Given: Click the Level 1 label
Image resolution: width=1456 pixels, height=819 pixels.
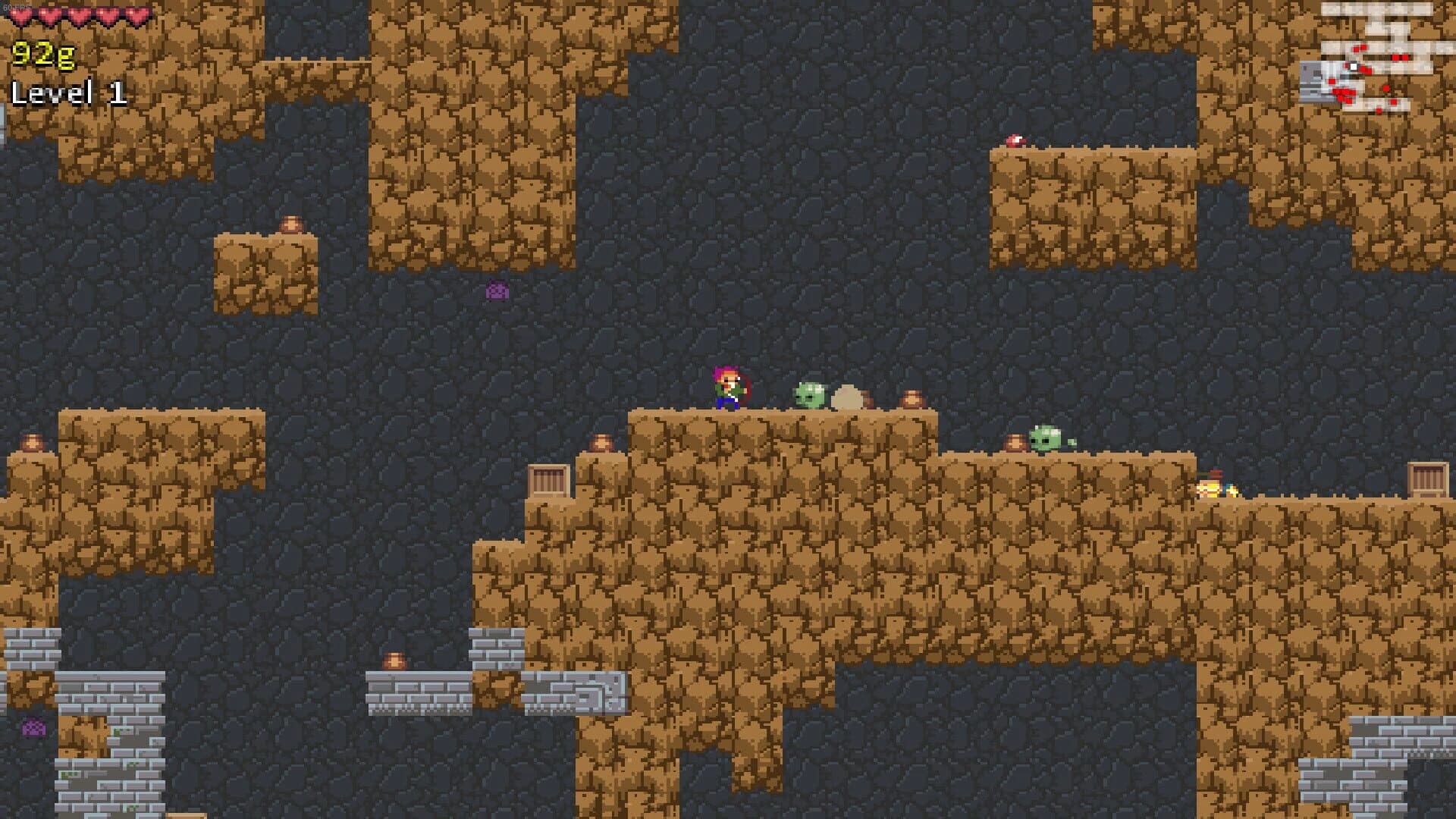Looking at the screenshot, I should tap(70, 94).
